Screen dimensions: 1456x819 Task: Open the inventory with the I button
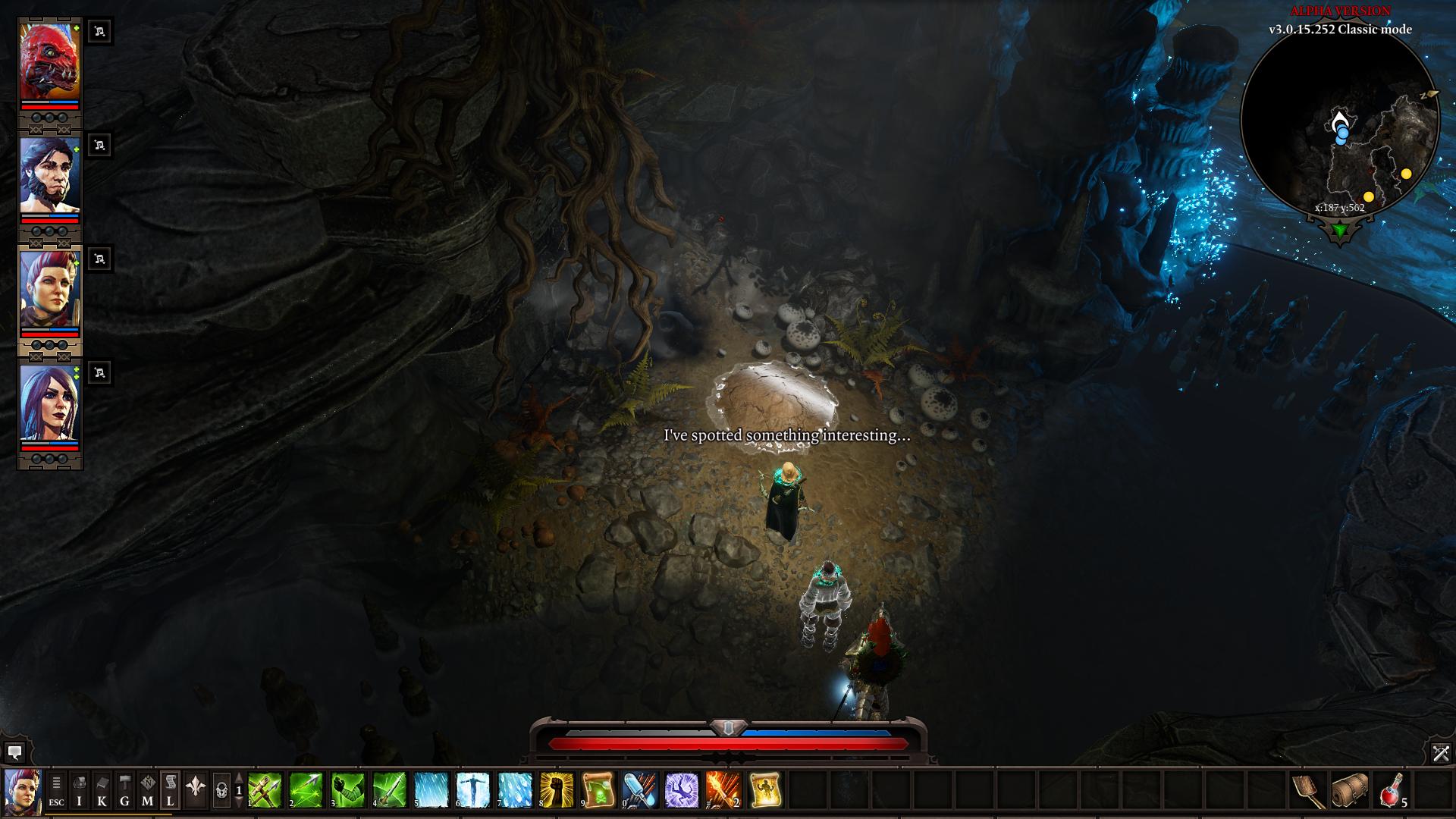click(x=79, y=789)
